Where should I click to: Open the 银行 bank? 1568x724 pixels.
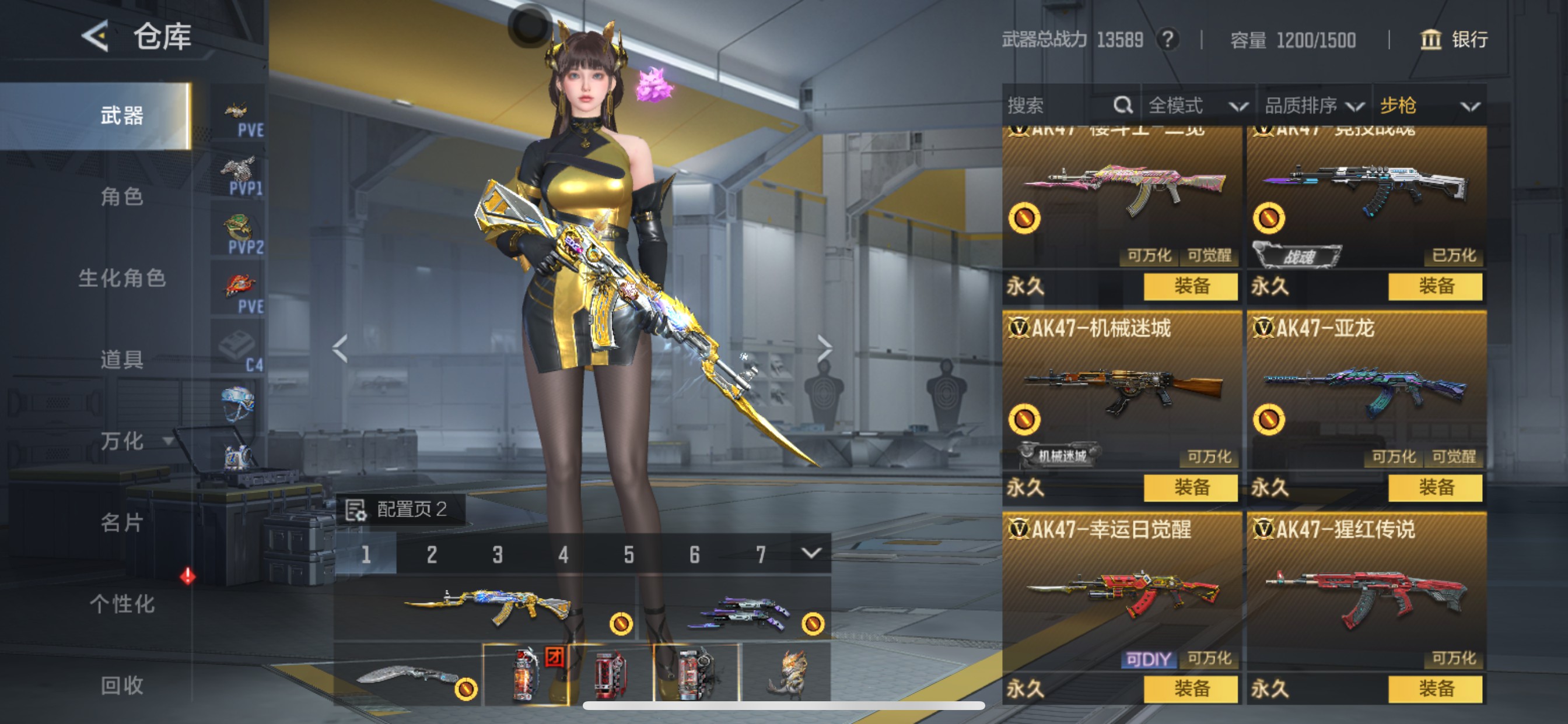(1454, 40)
